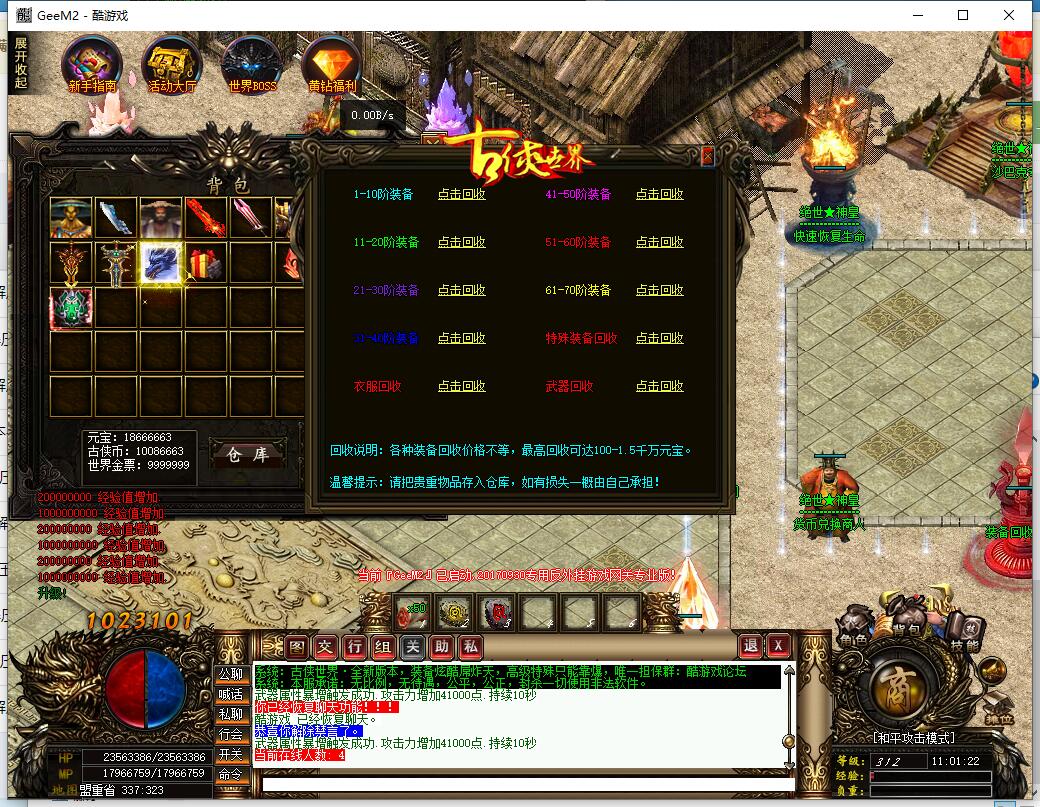Click the chat text input box

(x=520, y=784)
